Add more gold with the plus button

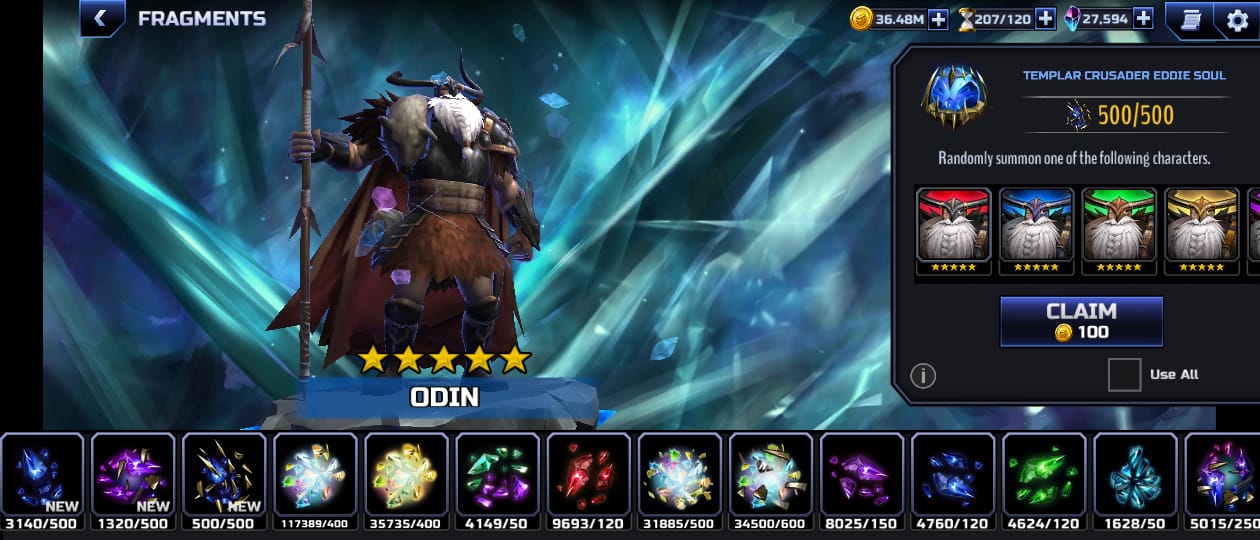tap(938, 18)
